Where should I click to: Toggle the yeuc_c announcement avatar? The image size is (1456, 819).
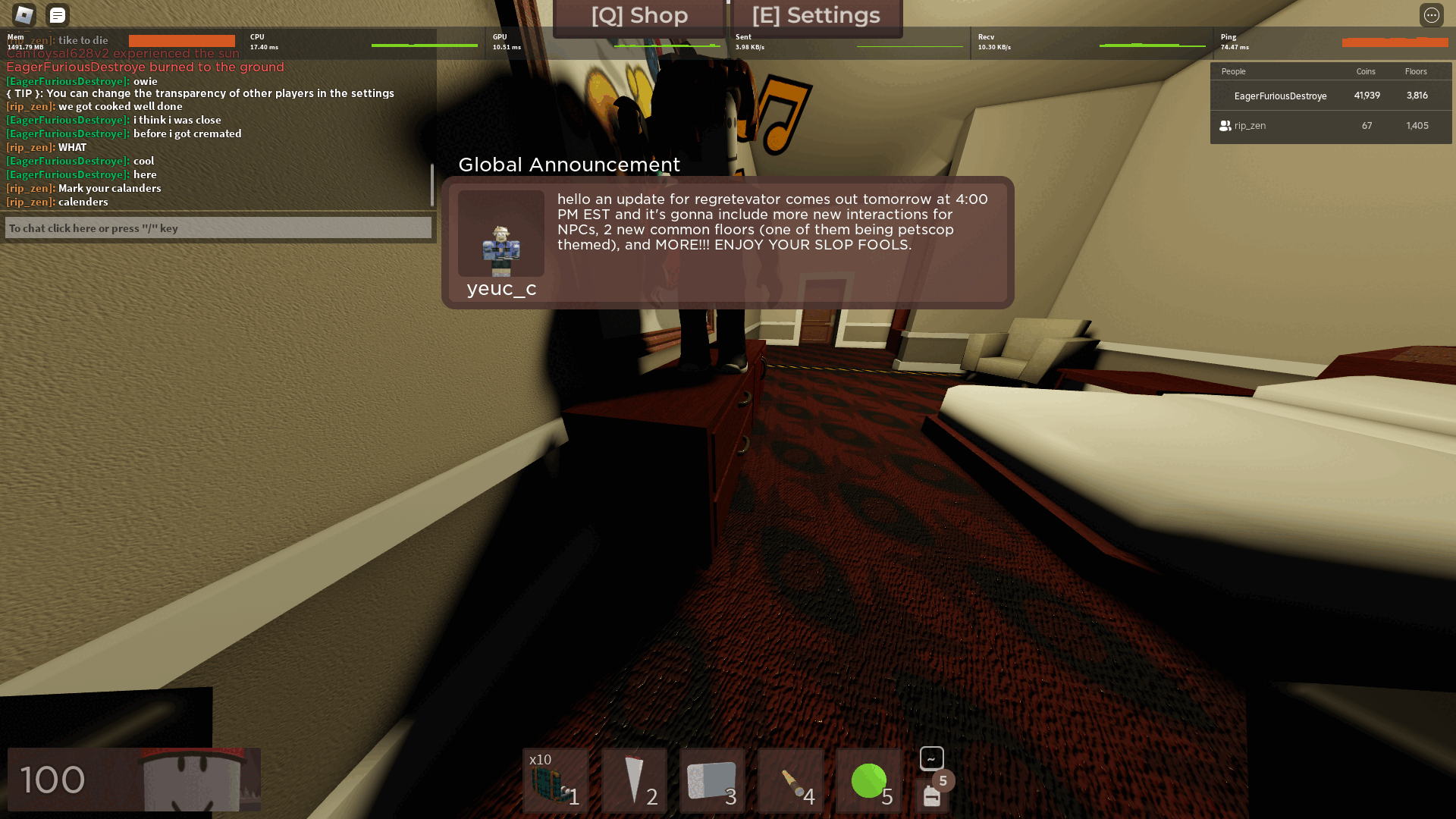pyautogui.click(x=500, y=234)
